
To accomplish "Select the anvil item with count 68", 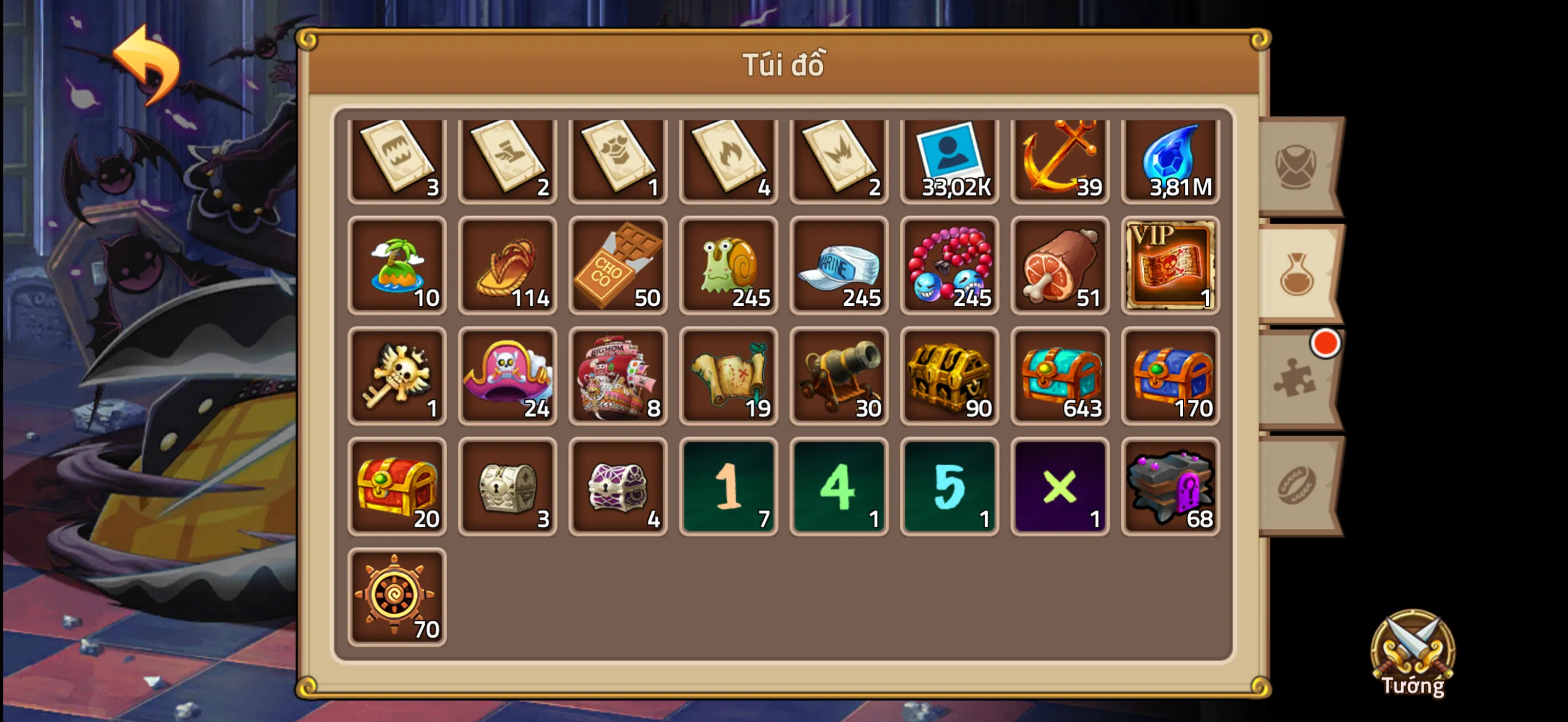I will 1170,486.
